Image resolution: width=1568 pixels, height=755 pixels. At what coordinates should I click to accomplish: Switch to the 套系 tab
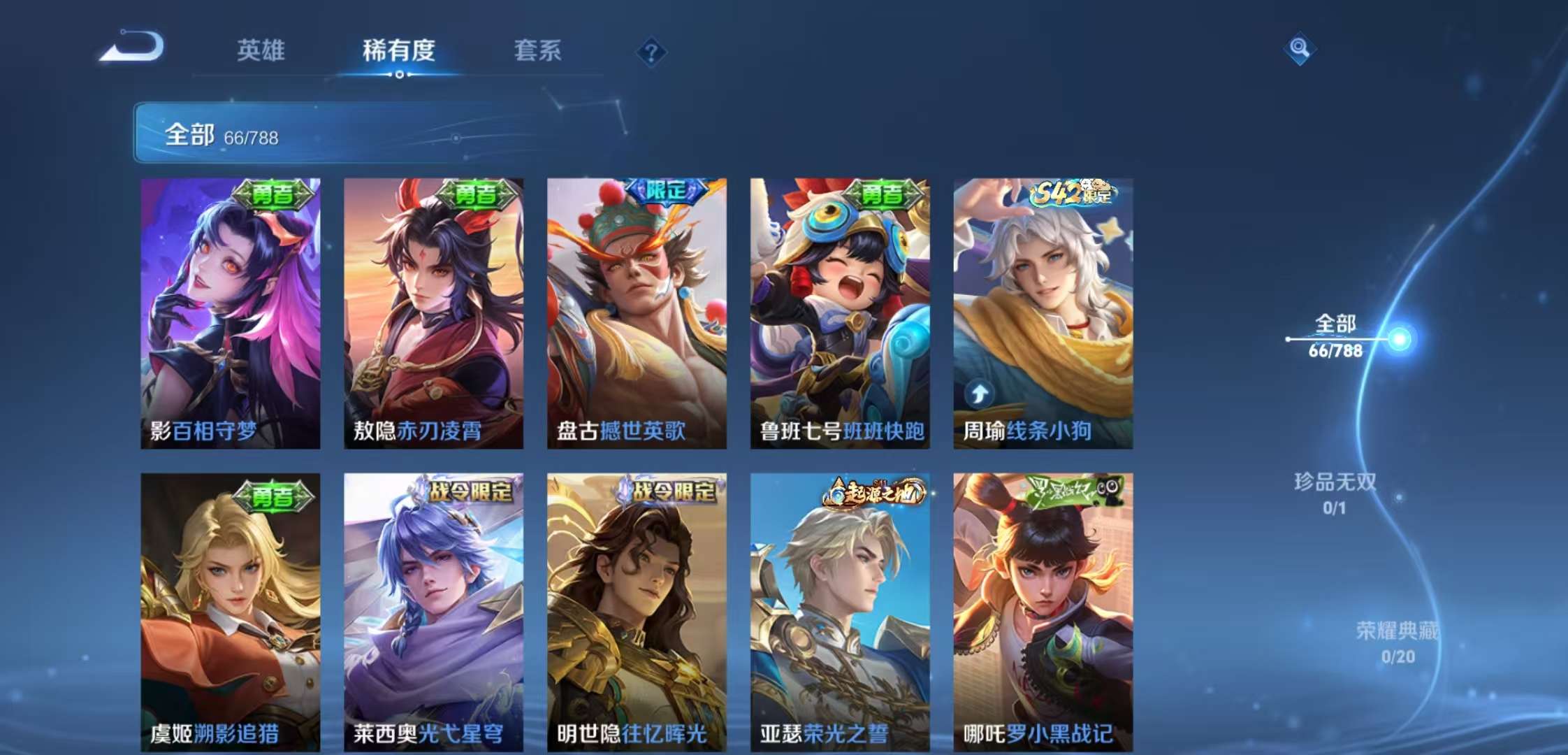pyautogui.click(x=538, y=51)
